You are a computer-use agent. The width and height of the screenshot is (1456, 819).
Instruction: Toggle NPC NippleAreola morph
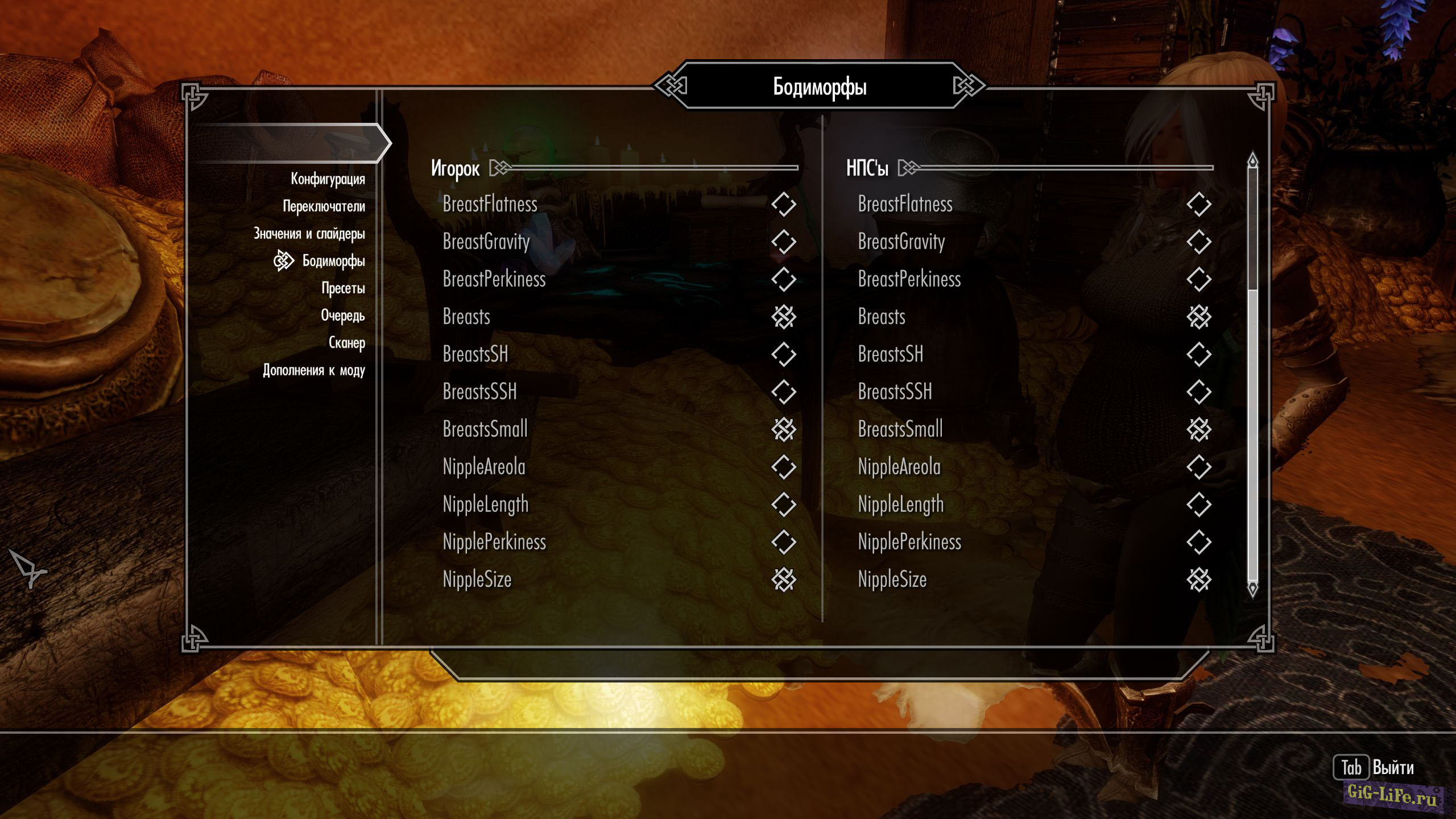1198,467
